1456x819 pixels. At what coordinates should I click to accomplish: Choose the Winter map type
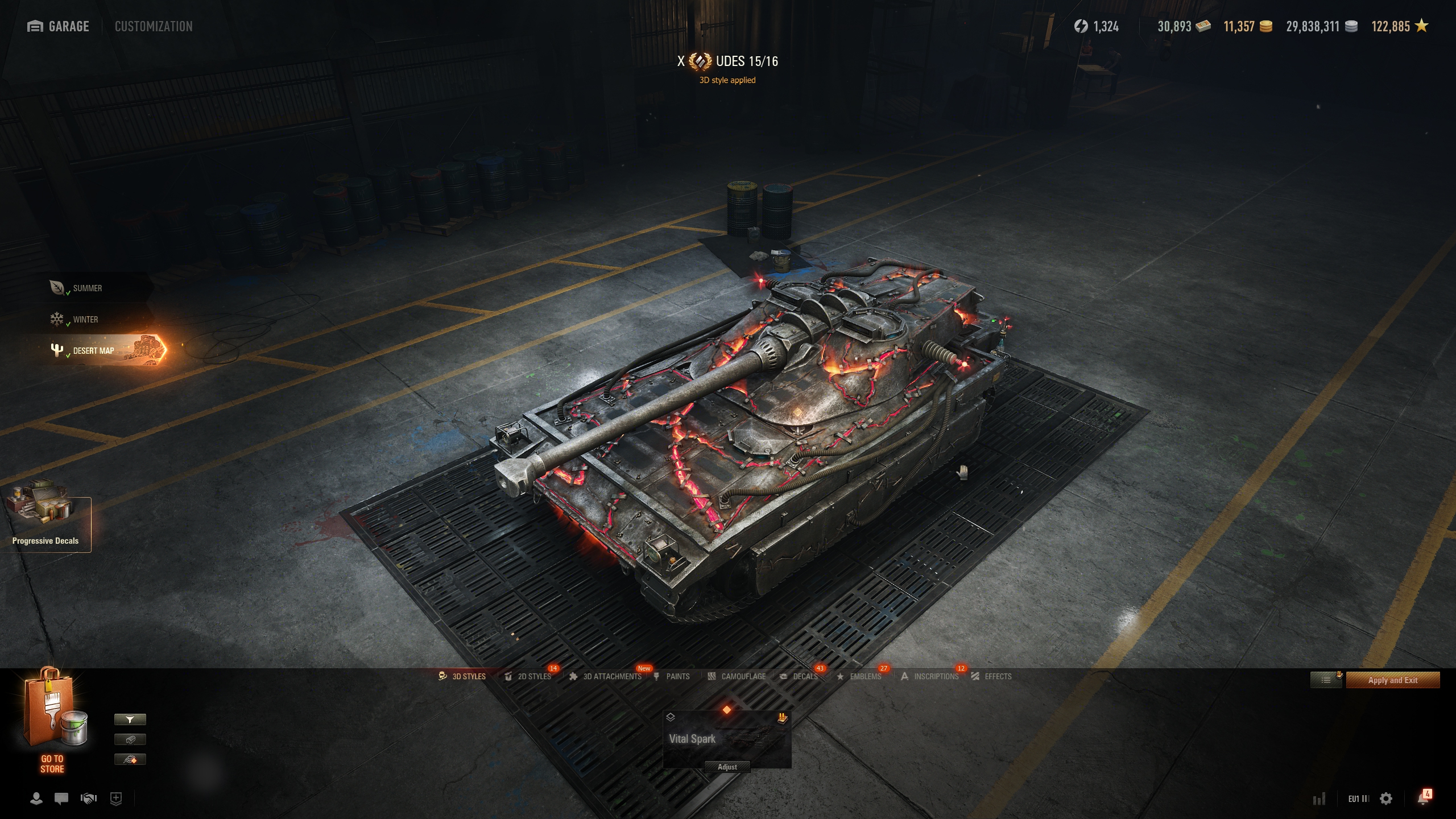(85, 320)
